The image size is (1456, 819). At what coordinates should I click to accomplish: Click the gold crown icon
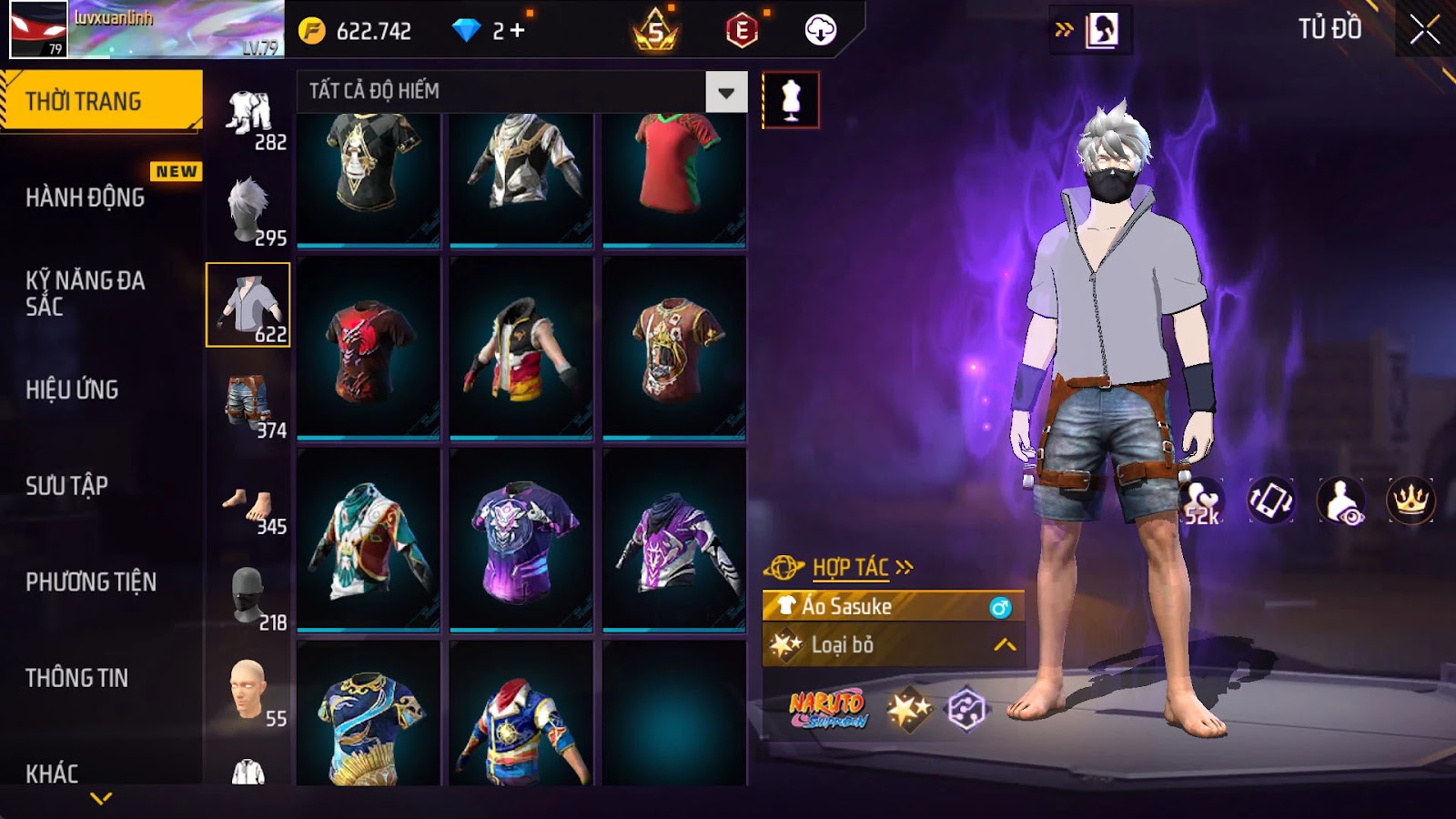click(x=1410, y=500)
